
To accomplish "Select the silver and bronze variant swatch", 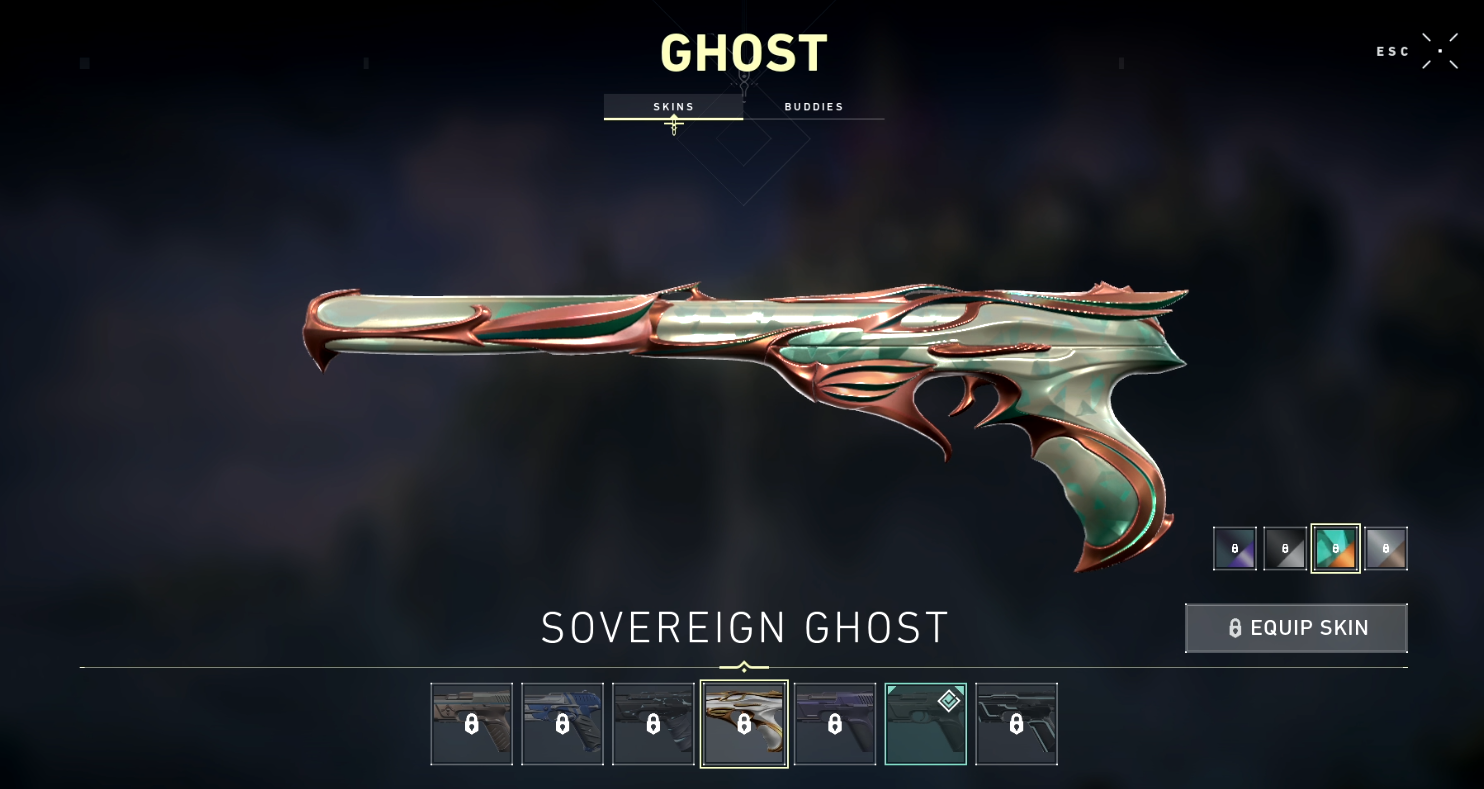I will point(1386,548).
